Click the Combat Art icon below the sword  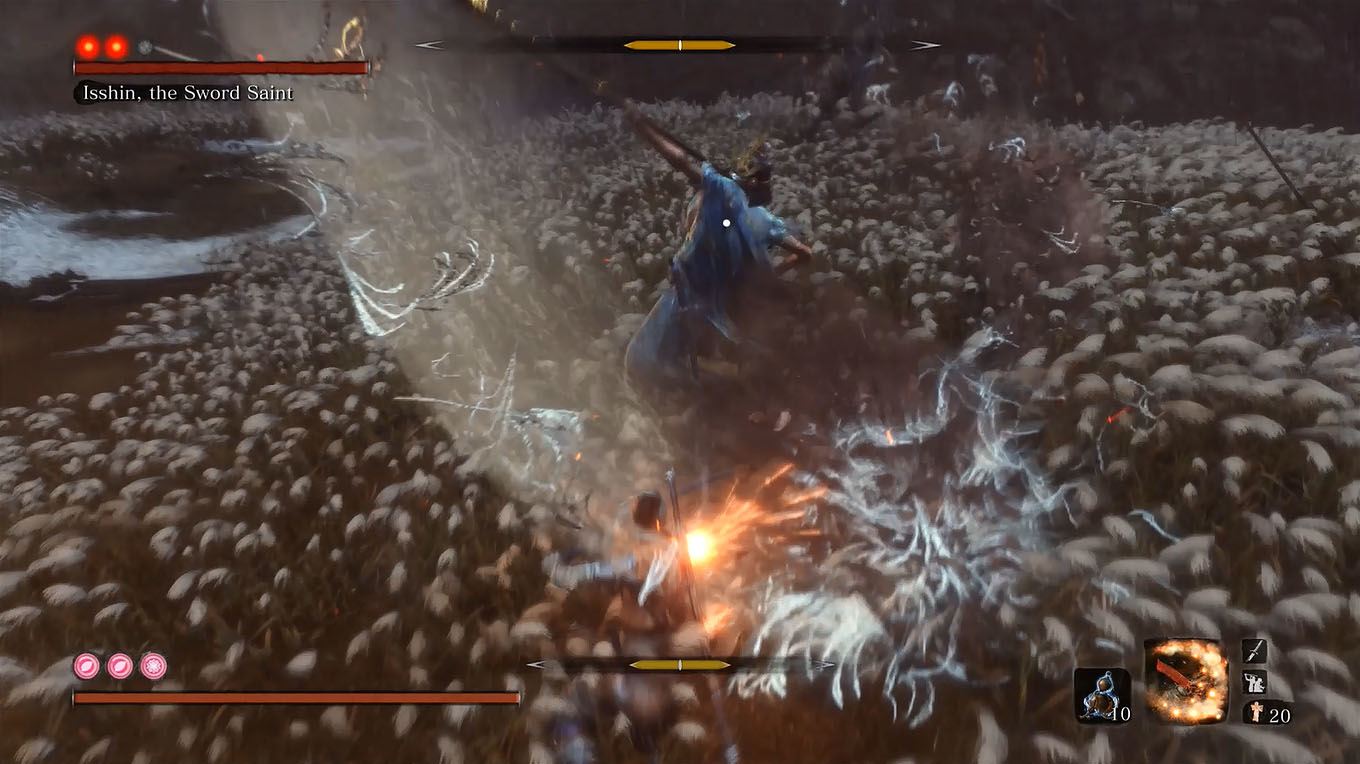click(x=1253, y=684)
